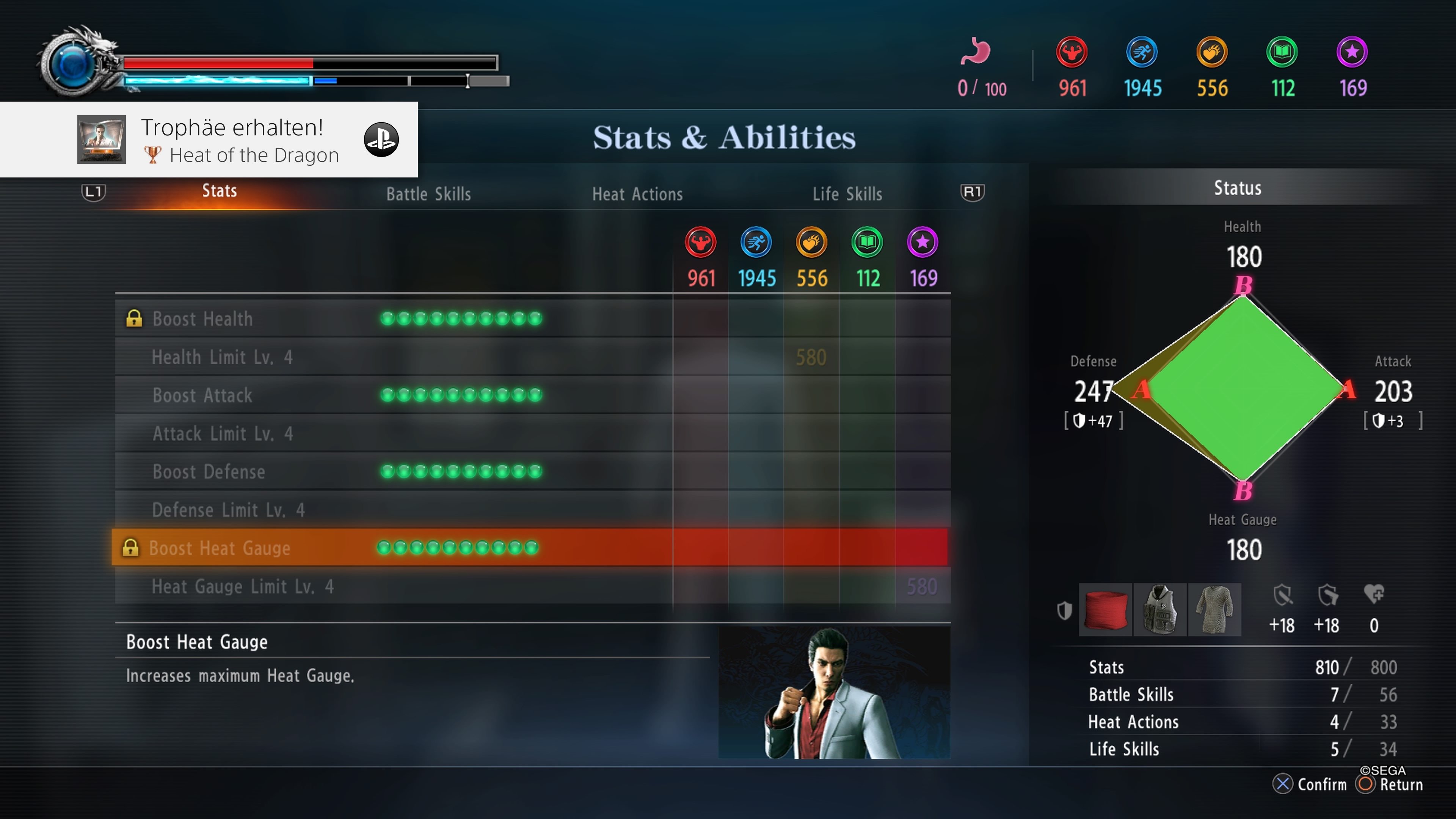
Task: Click the trophy thumbnail image in the notification
Action: click(102, 140)
